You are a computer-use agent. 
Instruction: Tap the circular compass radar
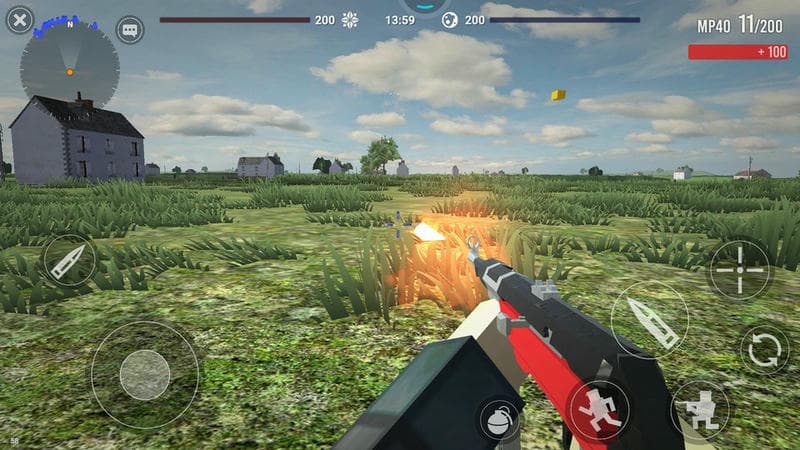69,69
